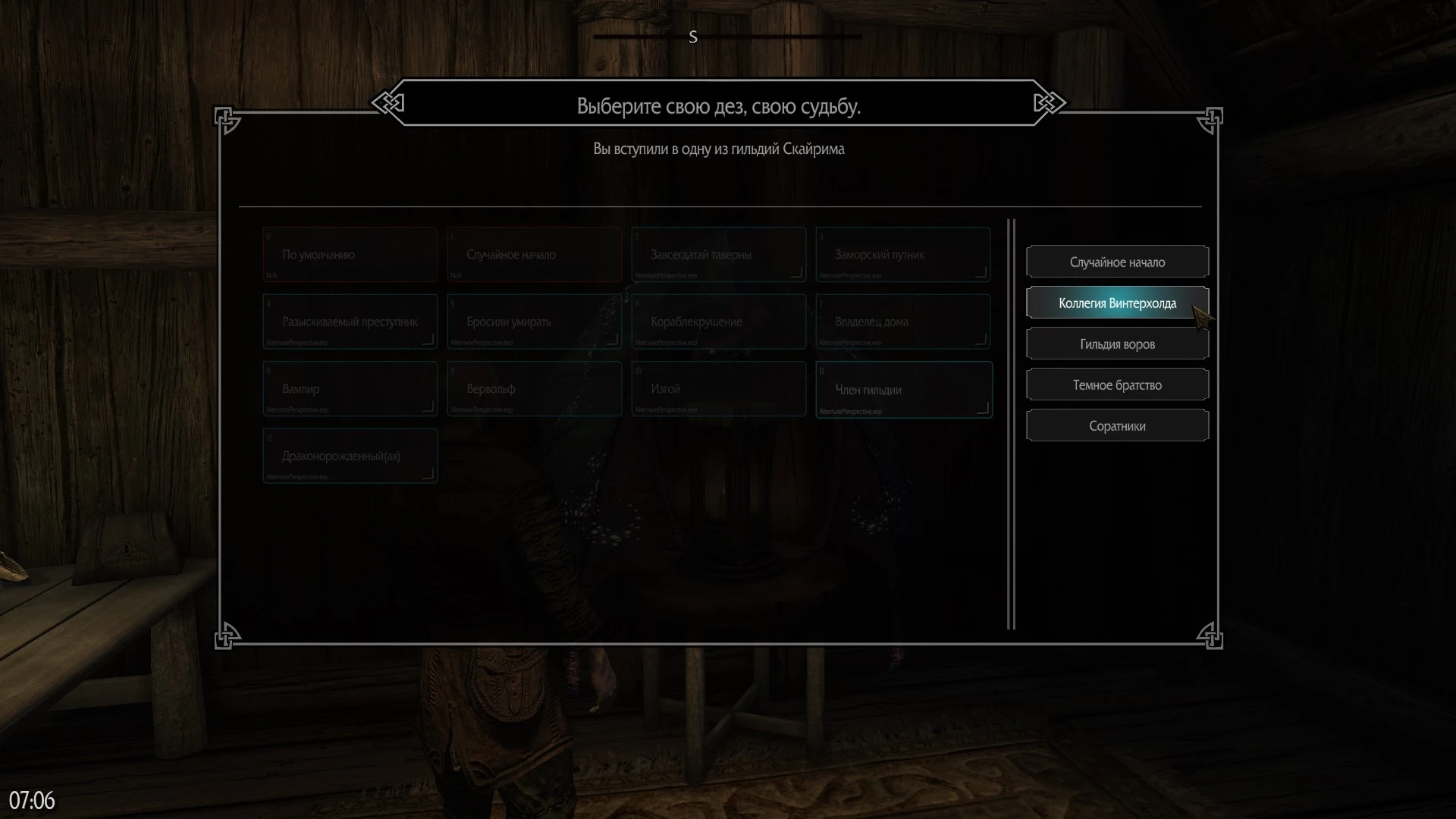Select the "Случайное начало" guild option button
The width and height of the screenshot is (1456, 819).
point(1117,262)
